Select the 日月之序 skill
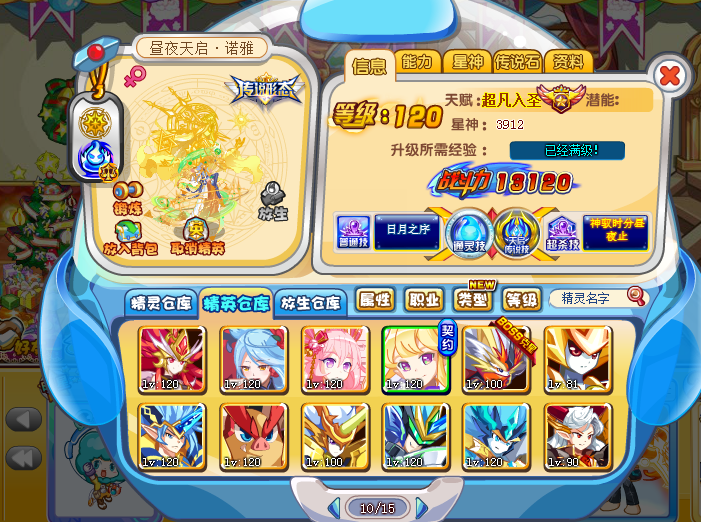The width and height of the screenshot is (701, 522). 406,232
